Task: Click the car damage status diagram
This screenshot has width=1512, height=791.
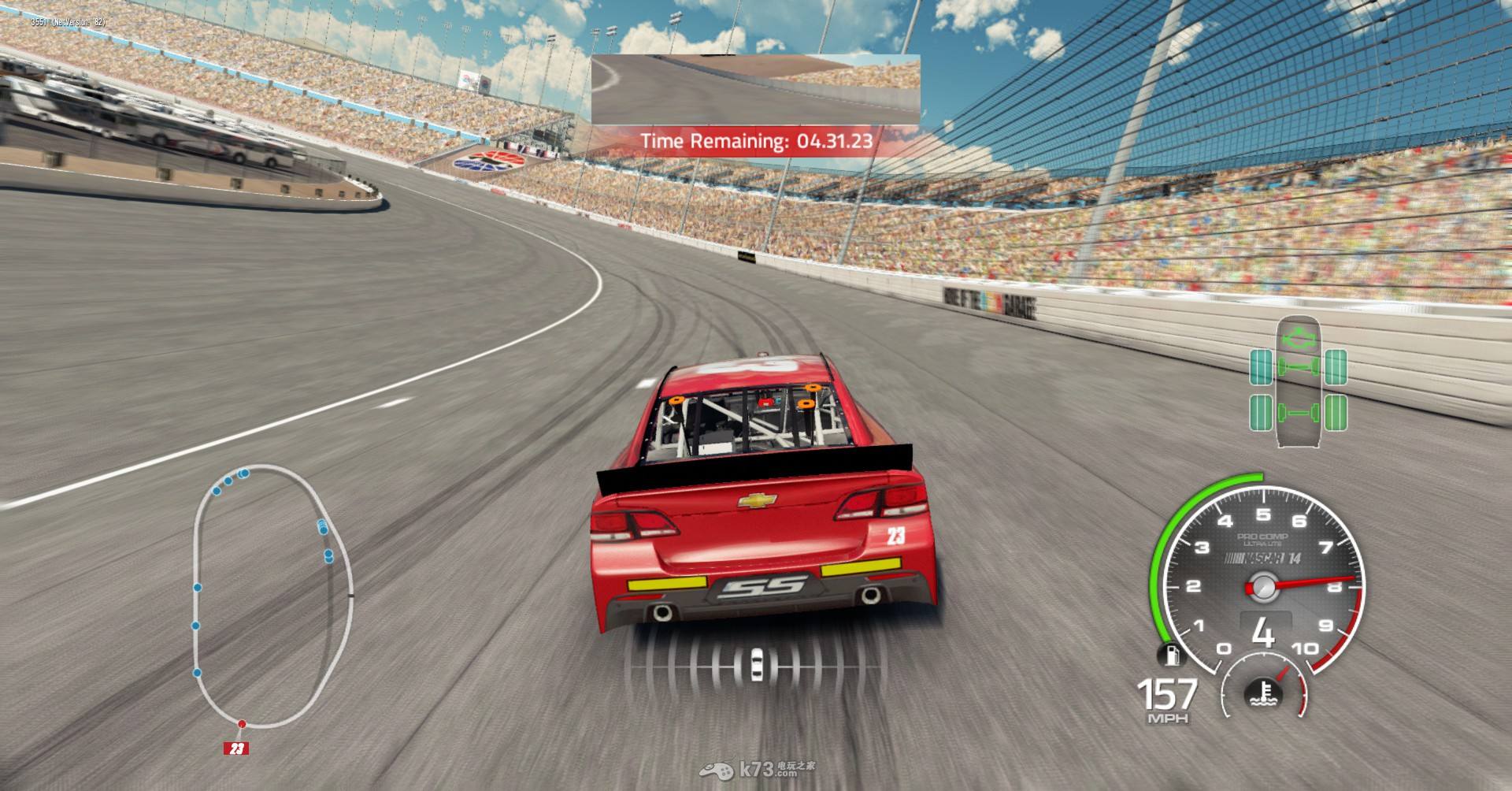Action: [x=1299, y=383]
